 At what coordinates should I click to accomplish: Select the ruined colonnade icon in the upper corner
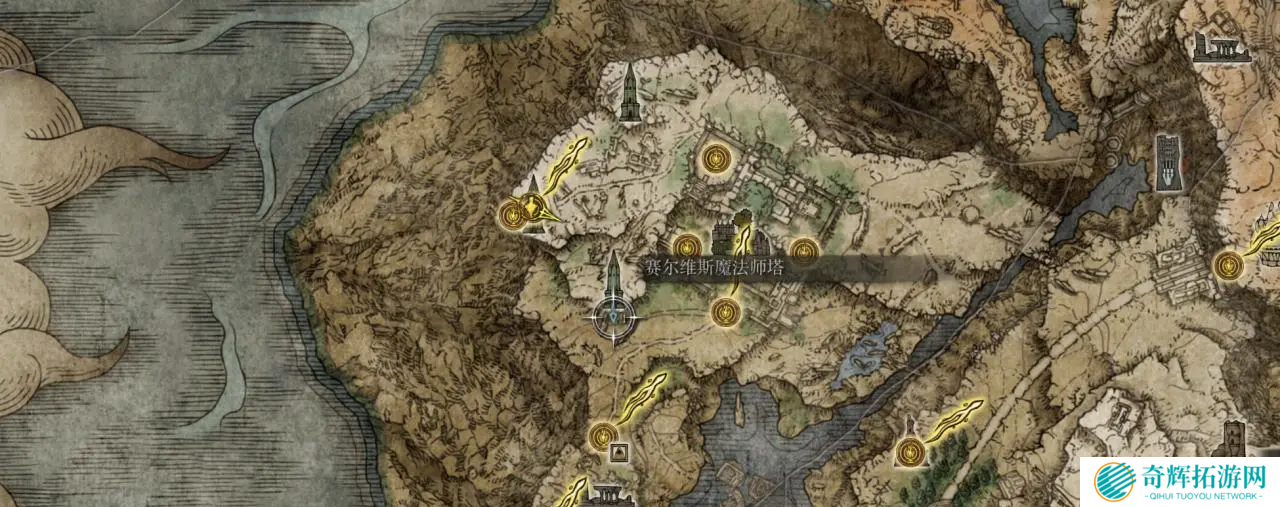click(x=1222, y=47)
